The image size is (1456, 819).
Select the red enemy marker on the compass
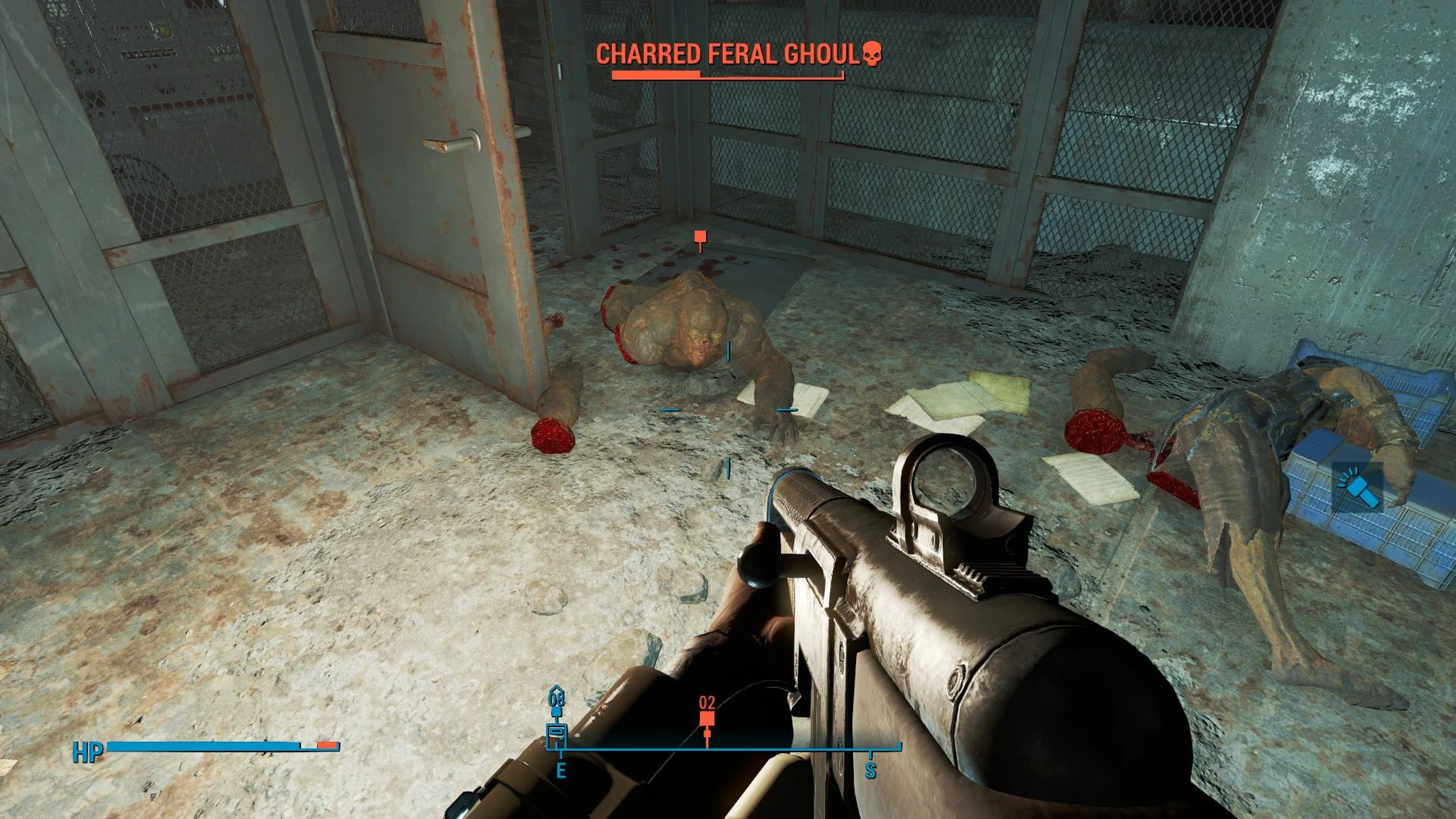707,719
